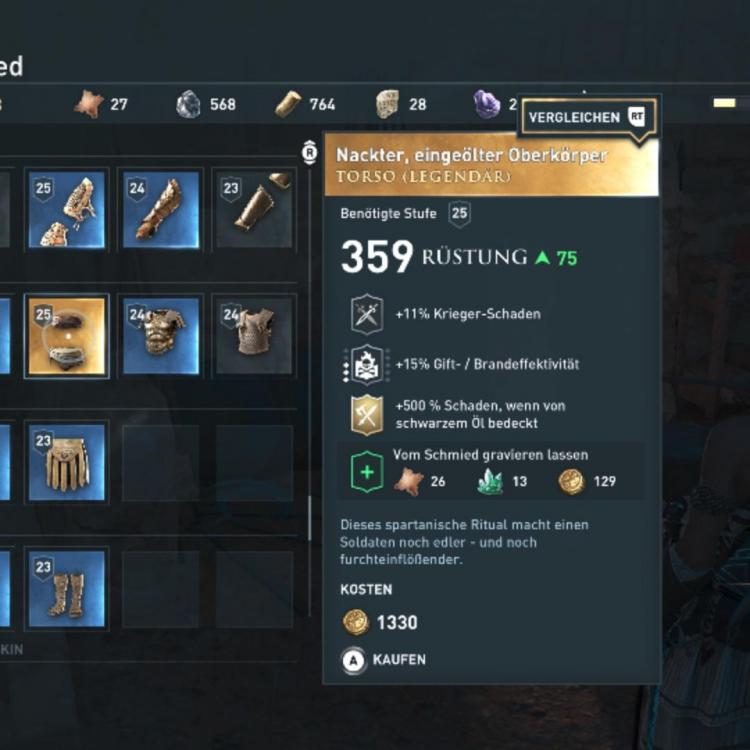
Task: Select the level 23 blue boots slot
Action: (67, 588)
